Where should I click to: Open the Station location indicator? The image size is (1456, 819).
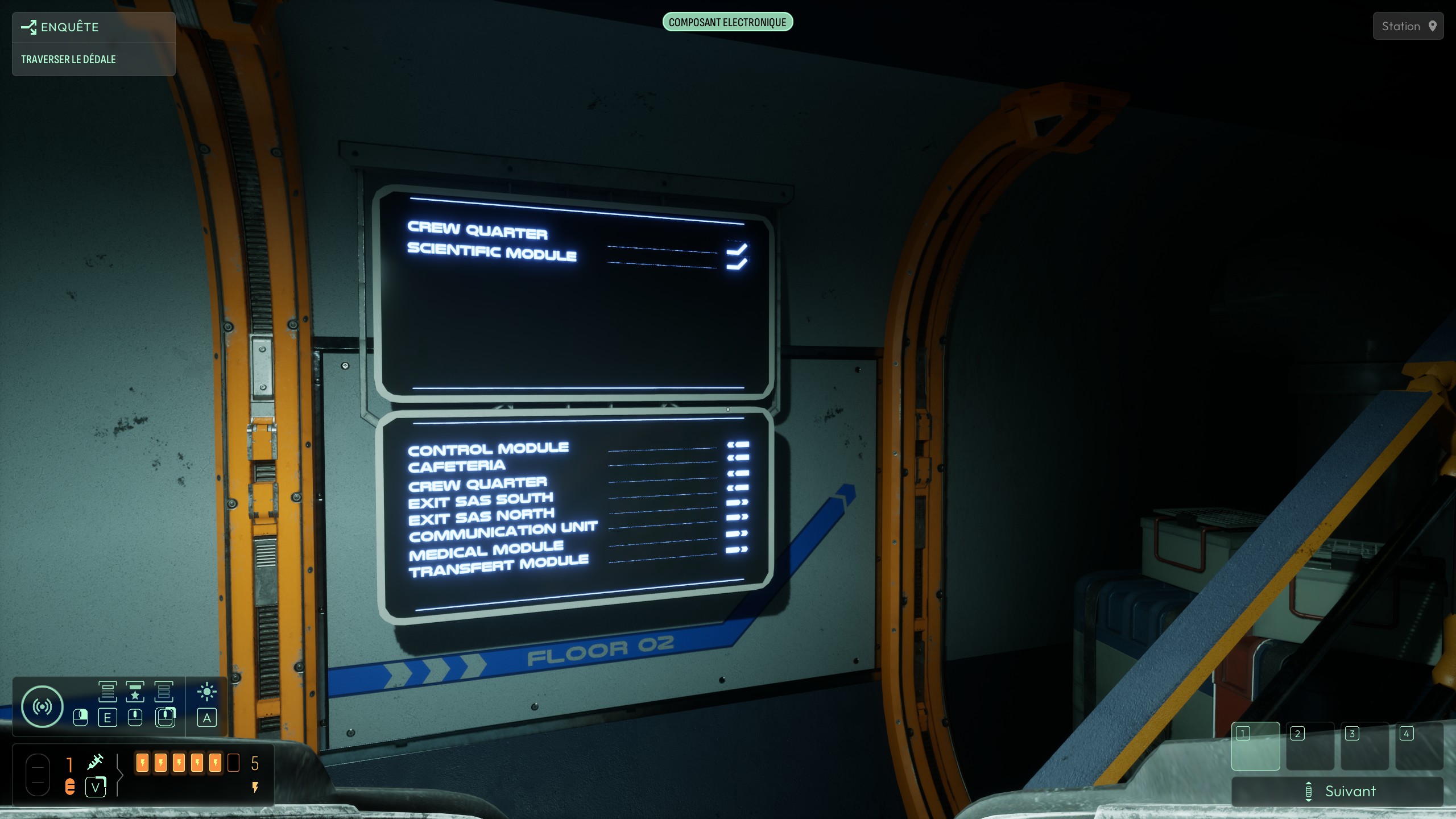[1408, 26]
